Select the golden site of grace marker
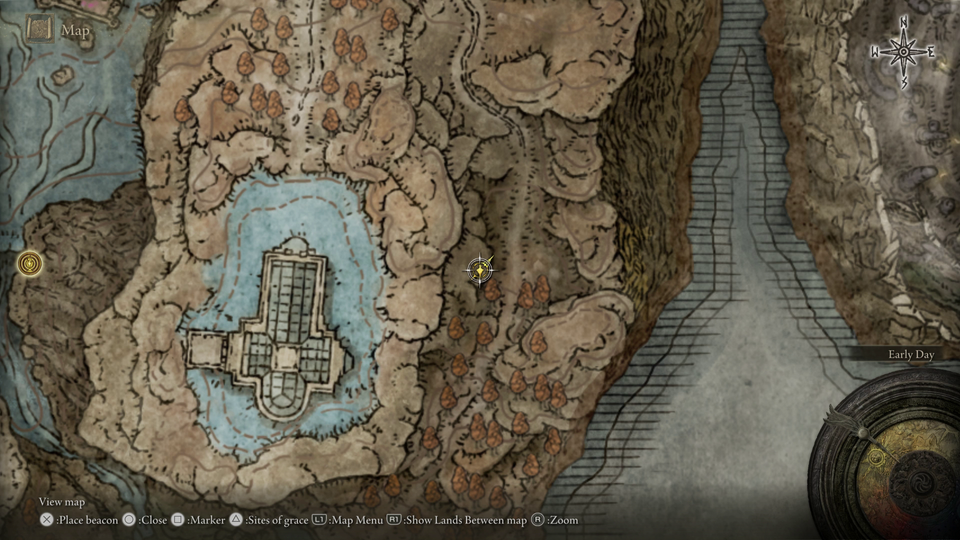Screen dimensions: 960x540 coord(31,264)
